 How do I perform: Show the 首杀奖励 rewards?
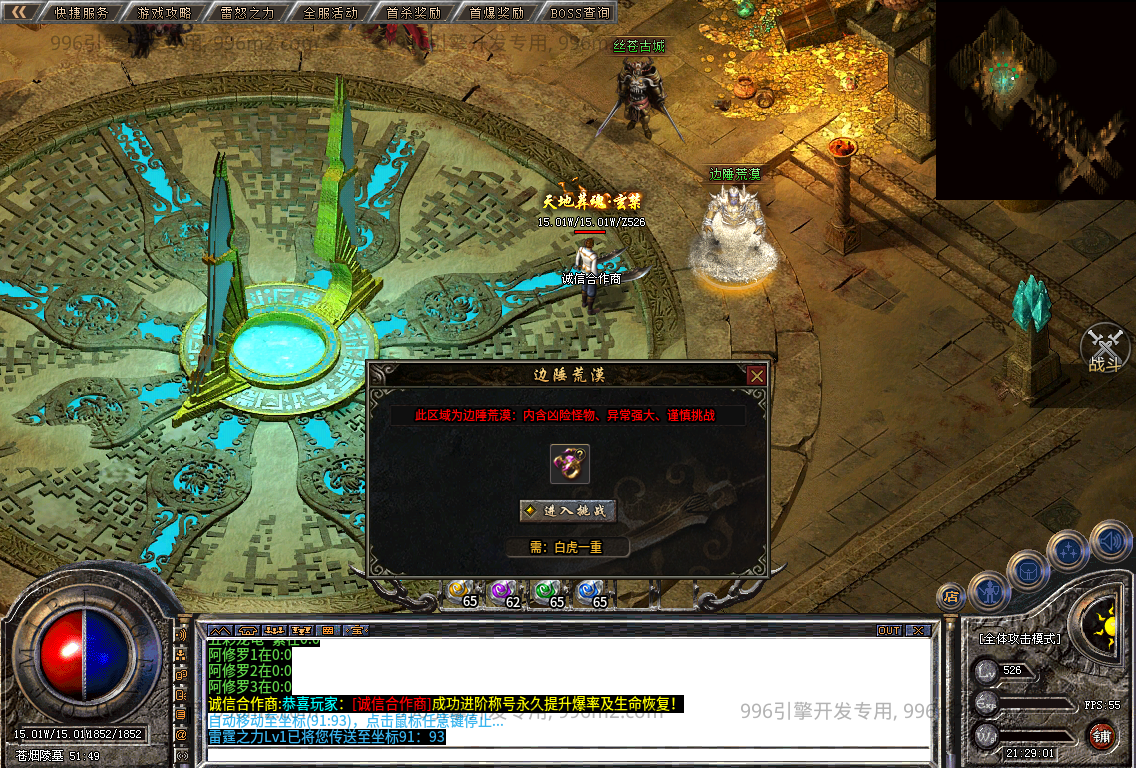[413, 13]
